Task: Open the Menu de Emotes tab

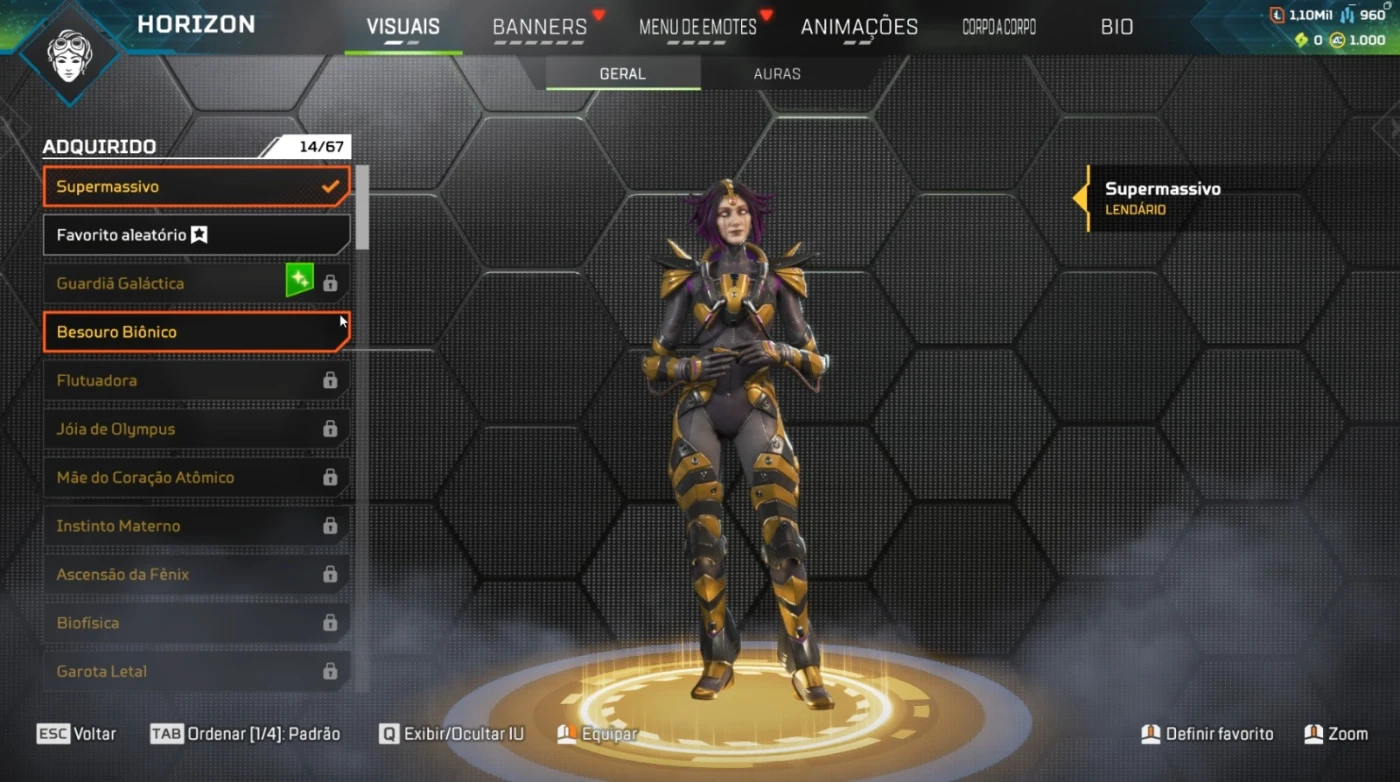Action: pyautogui.click(x=698, y=27)
